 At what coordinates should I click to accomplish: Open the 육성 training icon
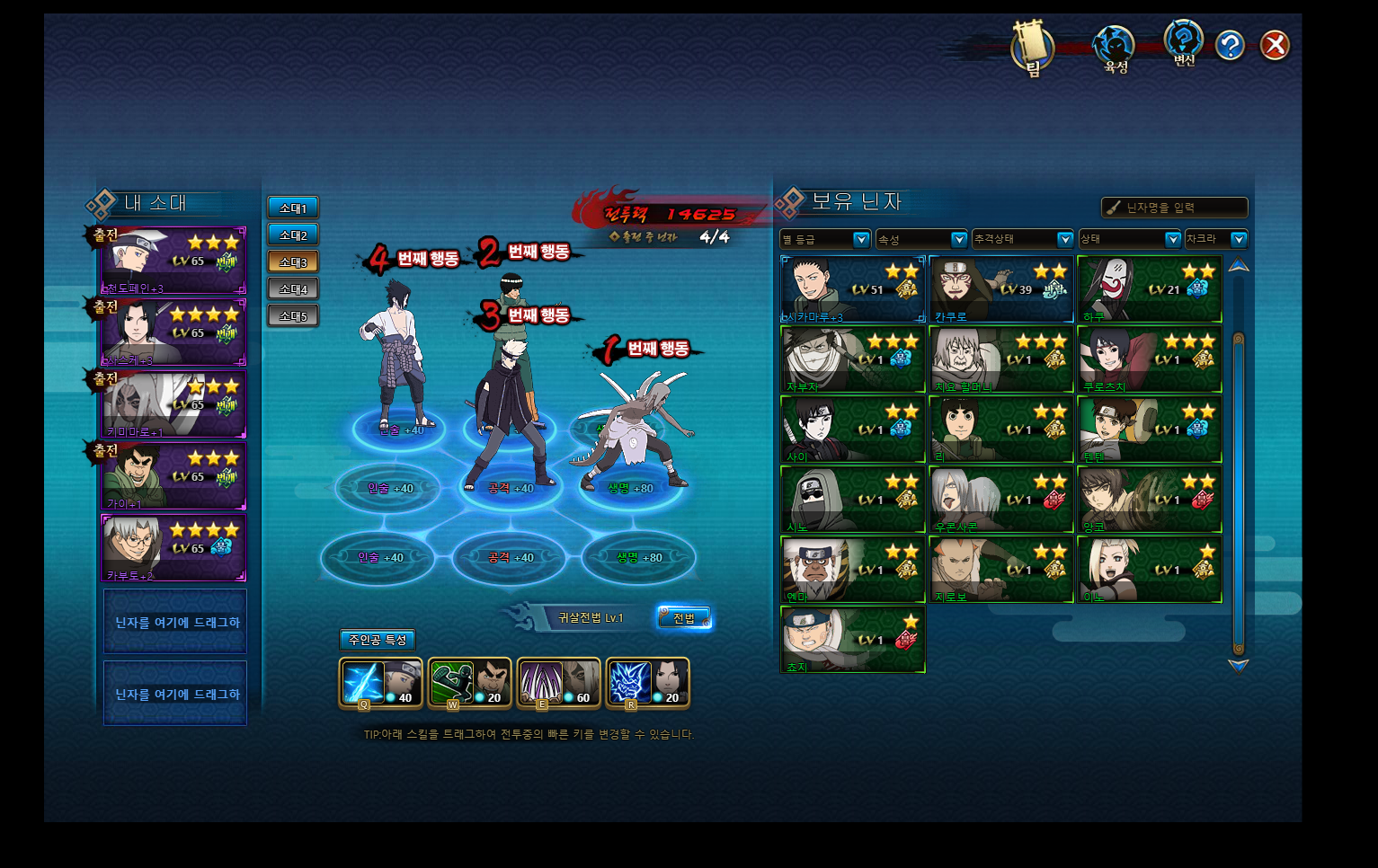pyautogui.click(x=1115, y=48)
